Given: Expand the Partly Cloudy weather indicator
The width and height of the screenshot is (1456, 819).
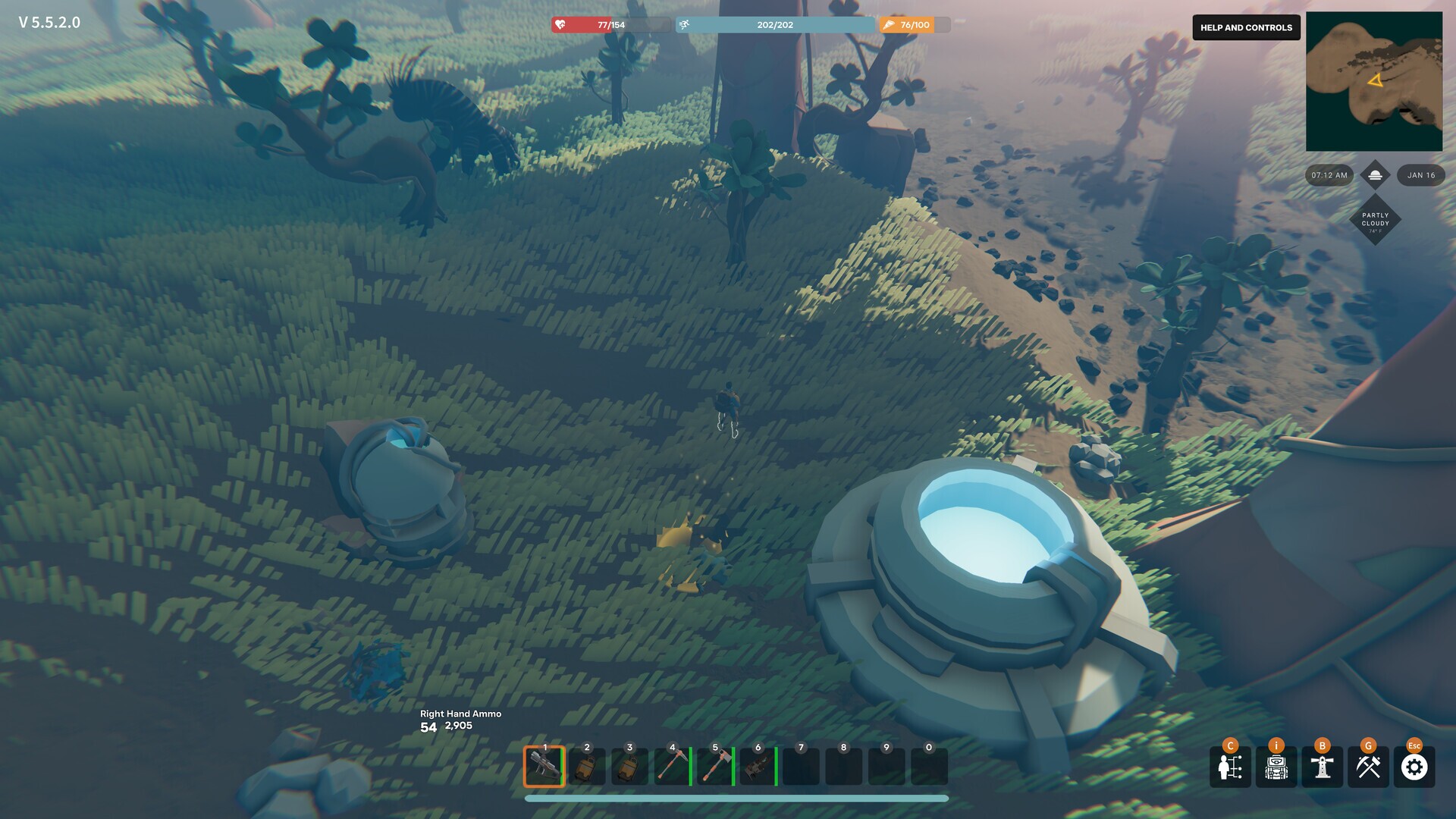Looking at the screenshot, I should pyautogui.click(x=1375, y=219).
